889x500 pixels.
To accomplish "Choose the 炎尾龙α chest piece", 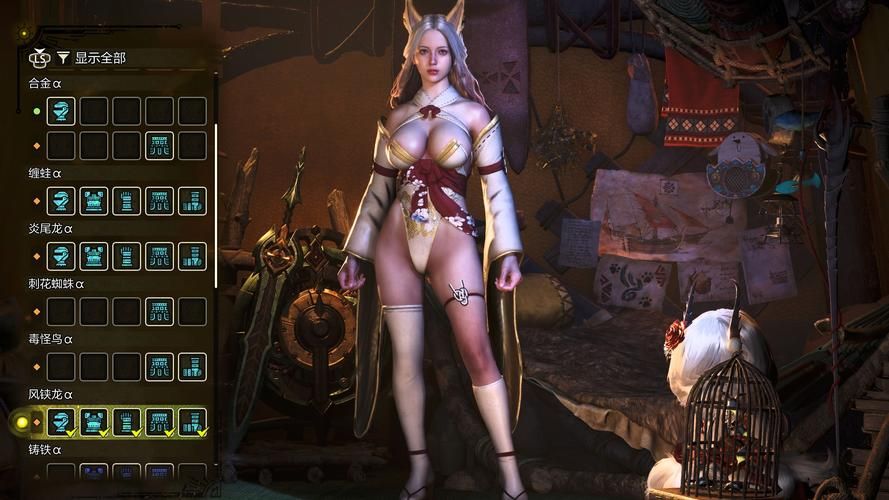I will coord(94,256).
